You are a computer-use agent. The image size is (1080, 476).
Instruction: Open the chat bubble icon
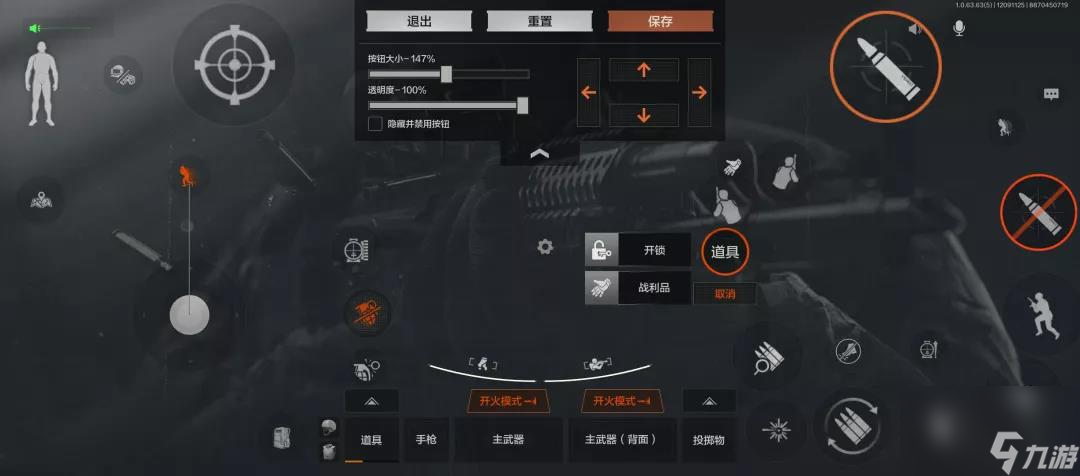pyautogui.click(x=1051, y=94)
